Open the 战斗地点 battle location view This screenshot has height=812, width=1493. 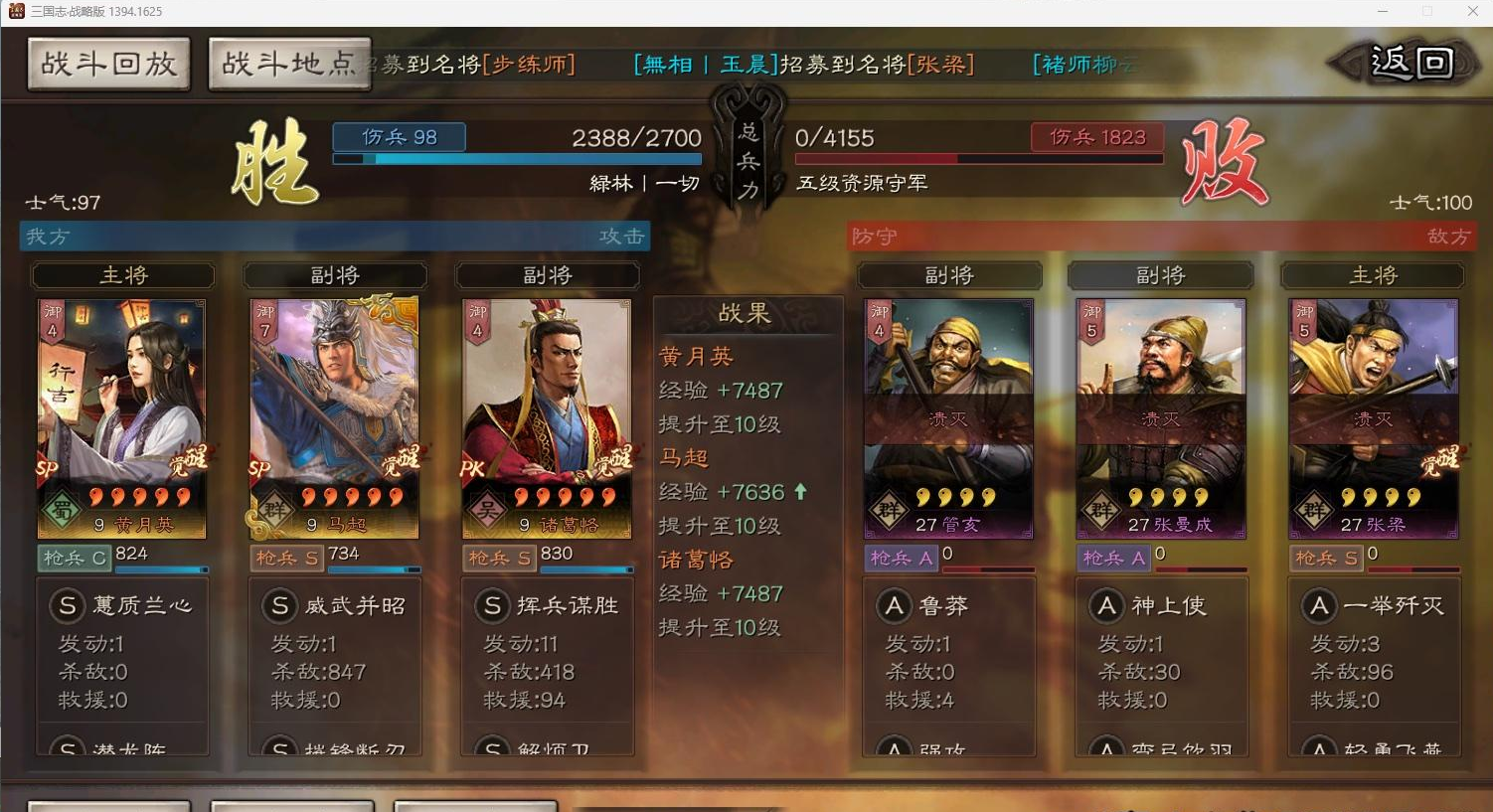pos(289,62)
